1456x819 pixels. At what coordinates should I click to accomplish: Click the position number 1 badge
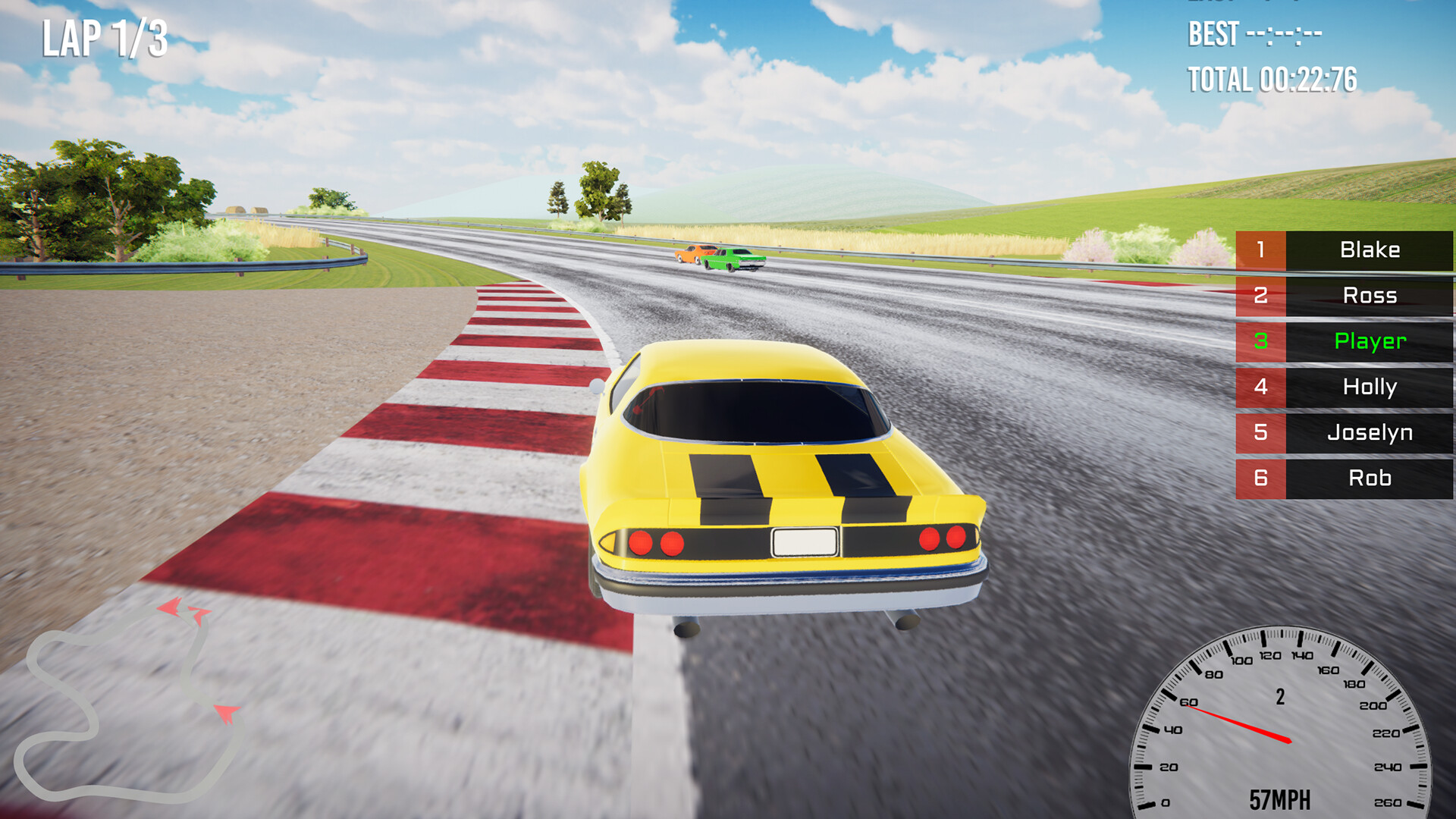pos(1260,251)
